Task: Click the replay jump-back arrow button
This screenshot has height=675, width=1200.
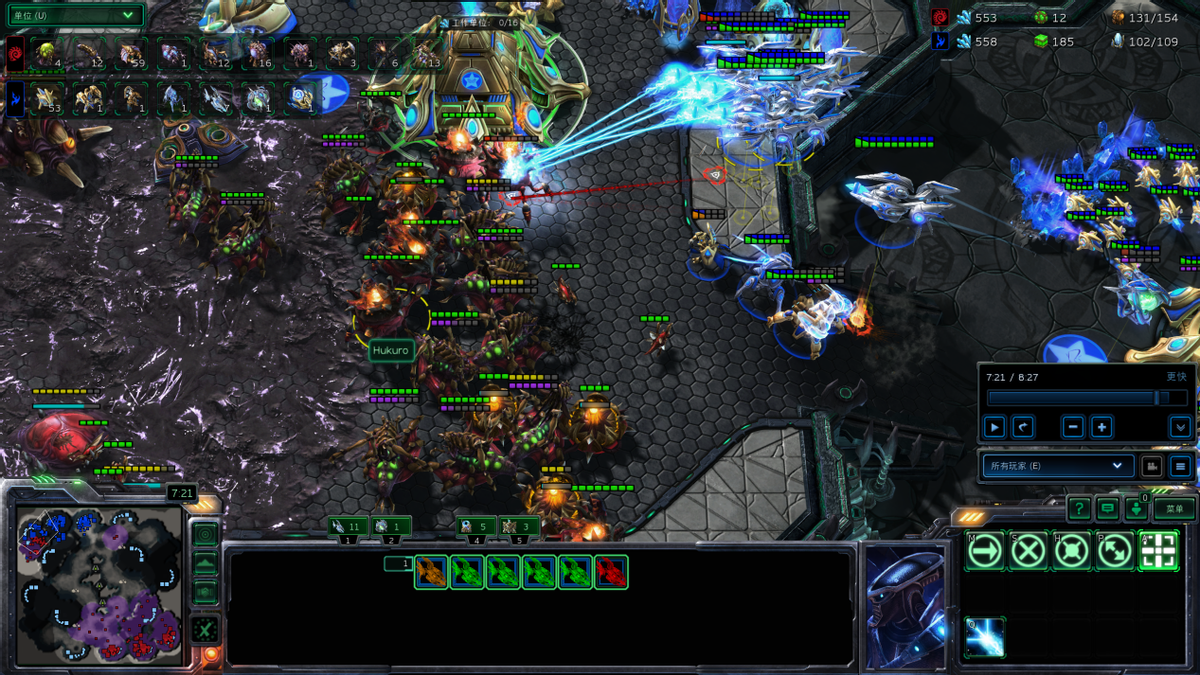Action: point(1022,427)
